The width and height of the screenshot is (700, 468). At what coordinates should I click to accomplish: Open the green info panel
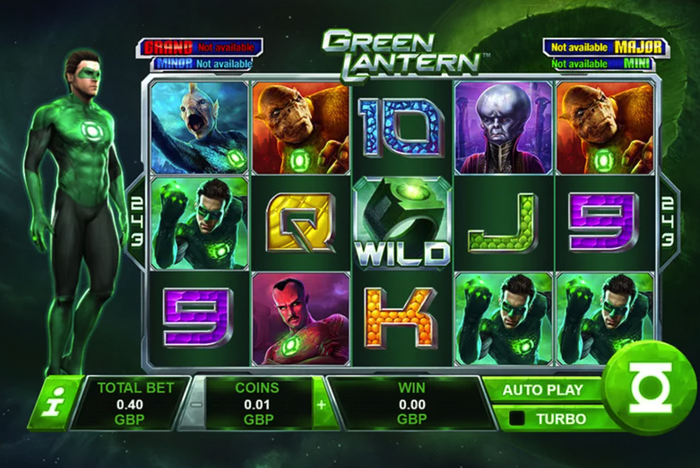(x=47, y=405)
